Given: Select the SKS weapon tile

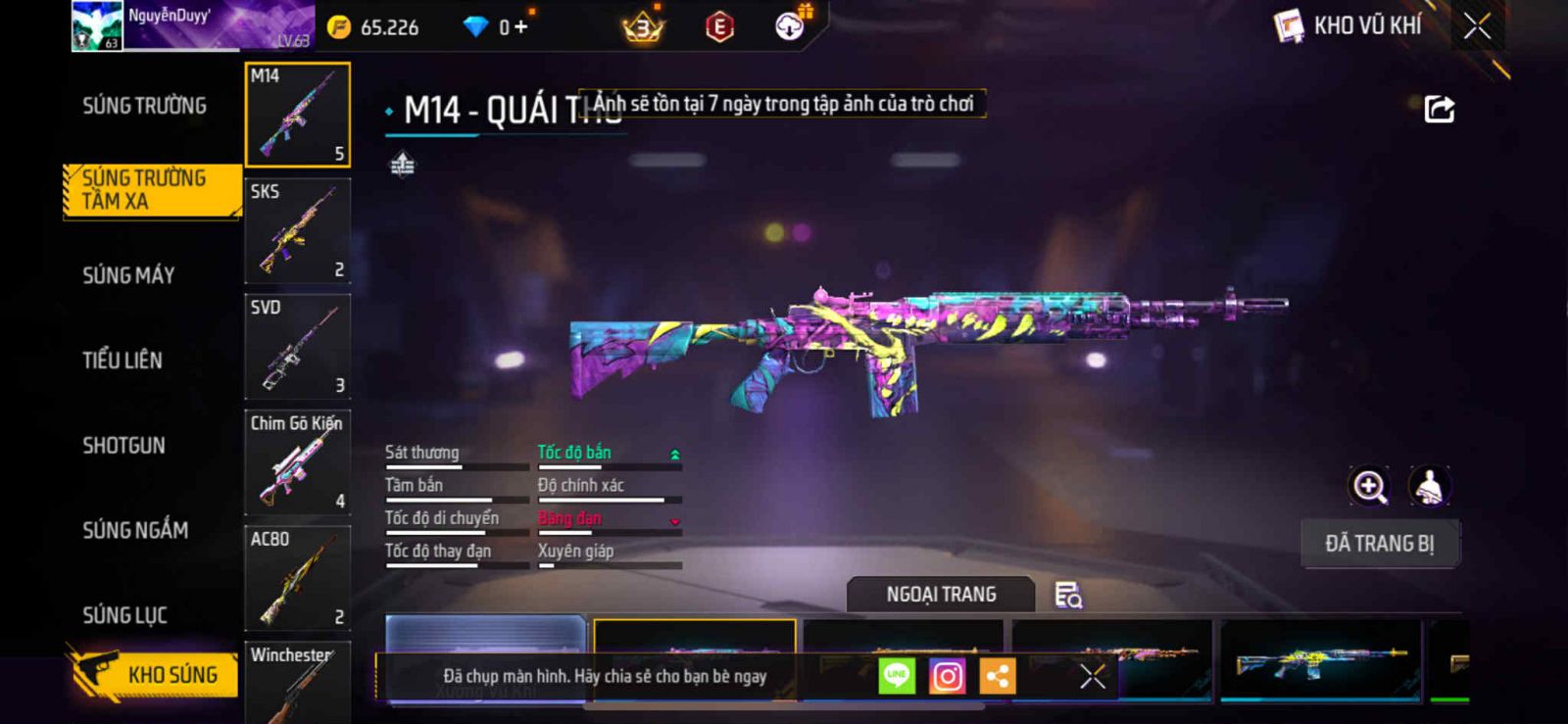Looking at the screenshot, I should point(297,231).
